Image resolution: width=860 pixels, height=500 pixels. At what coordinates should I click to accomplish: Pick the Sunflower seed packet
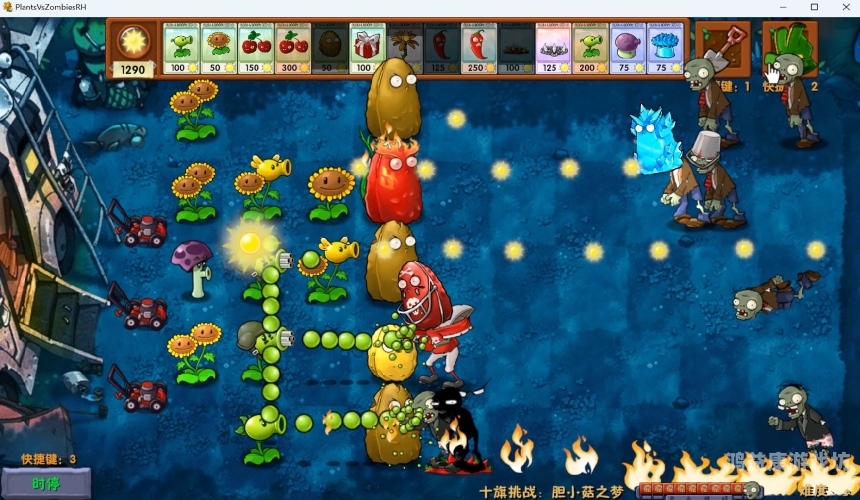pyautogui.click(x=219, y=49)
